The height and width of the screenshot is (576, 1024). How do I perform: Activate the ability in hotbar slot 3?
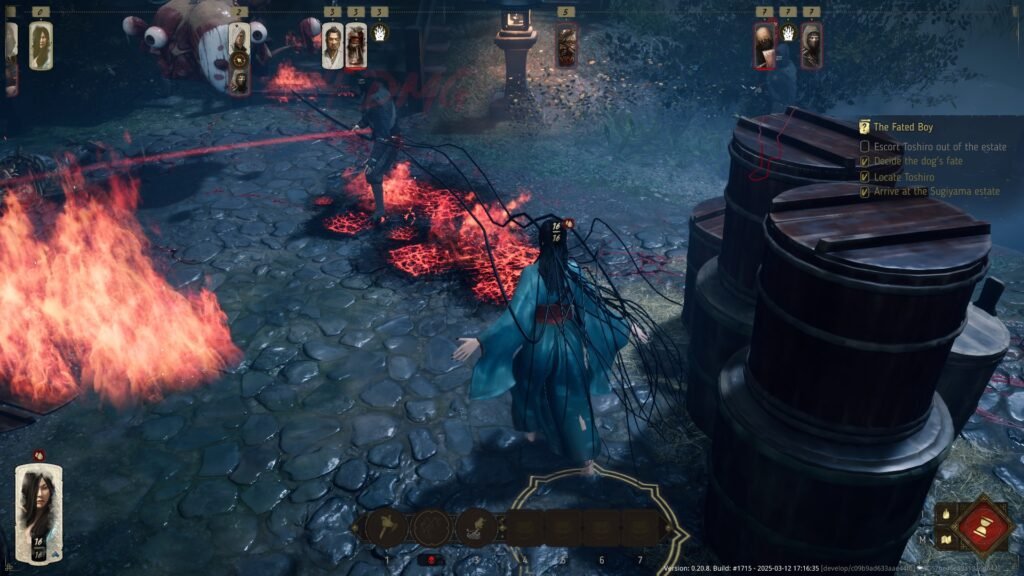click(477, 526)
